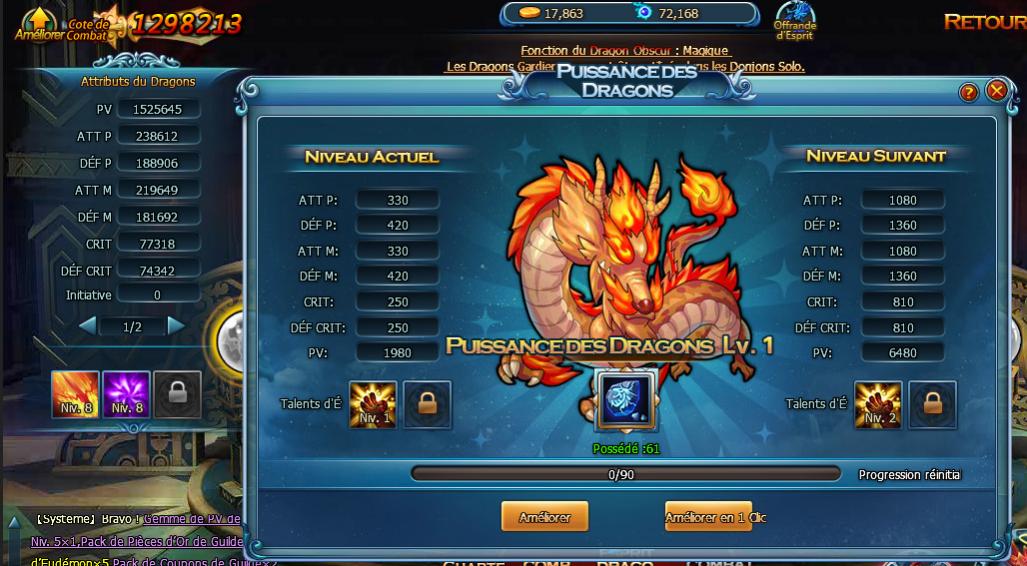Click the Améliorer button
1027x566 pixels.
point(544,517)
